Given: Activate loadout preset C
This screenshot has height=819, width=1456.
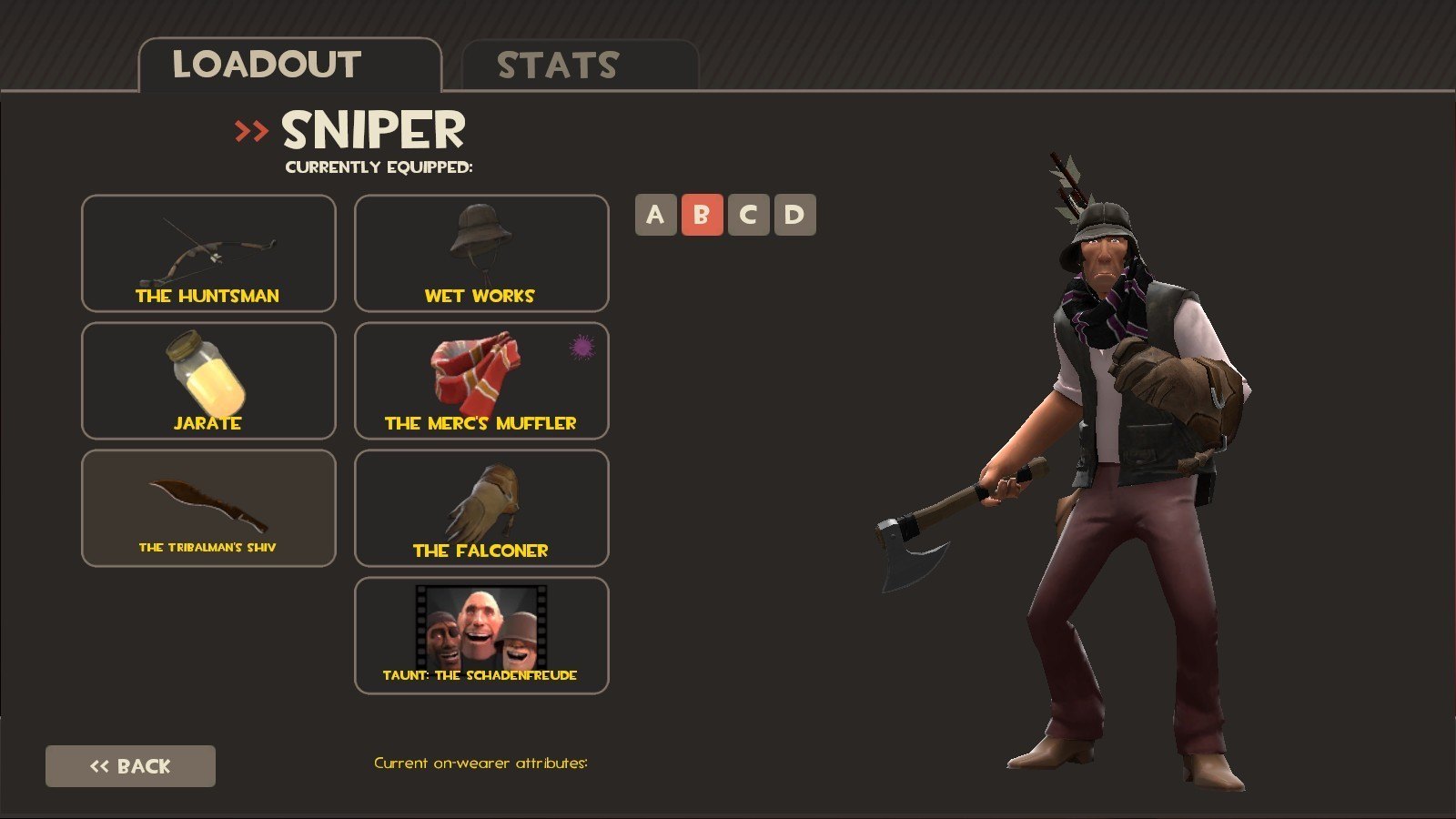Looking at the screenshot, I should tap(748, 215).
